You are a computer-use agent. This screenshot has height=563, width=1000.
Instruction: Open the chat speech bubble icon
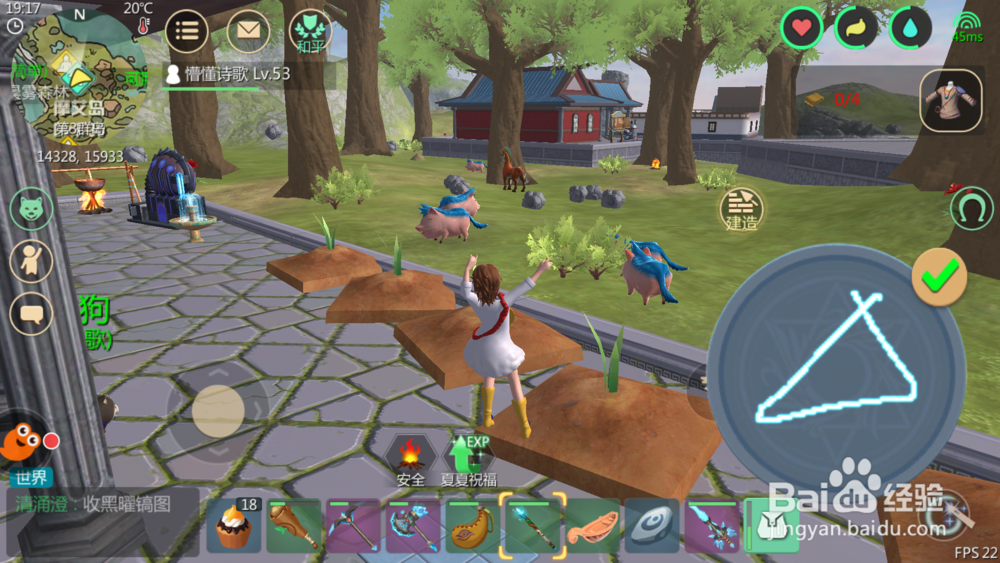(x=31, y=312)
